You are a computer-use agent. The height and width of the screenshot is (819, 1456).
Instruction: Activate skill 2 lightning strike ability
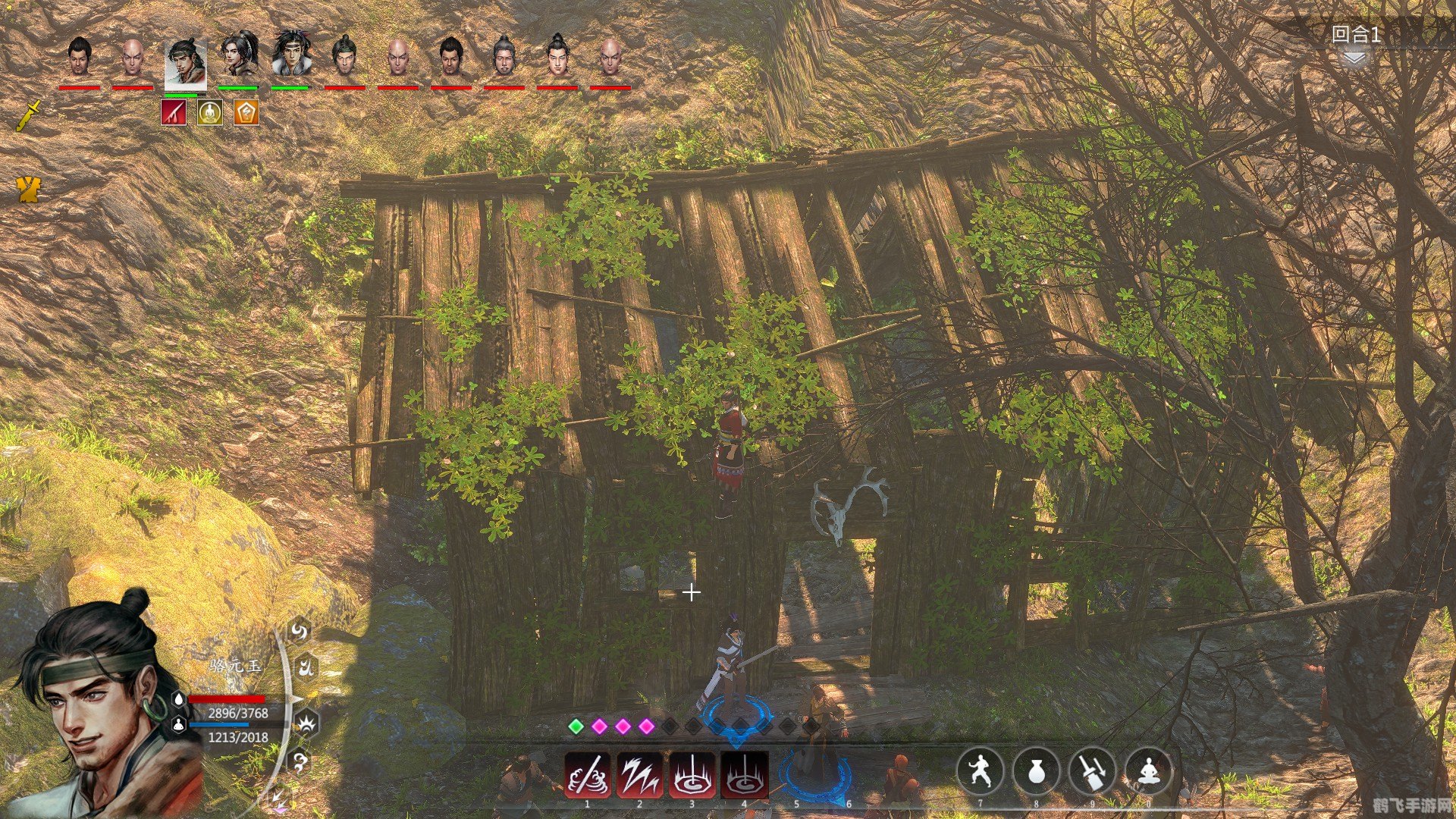pos(639,775)
